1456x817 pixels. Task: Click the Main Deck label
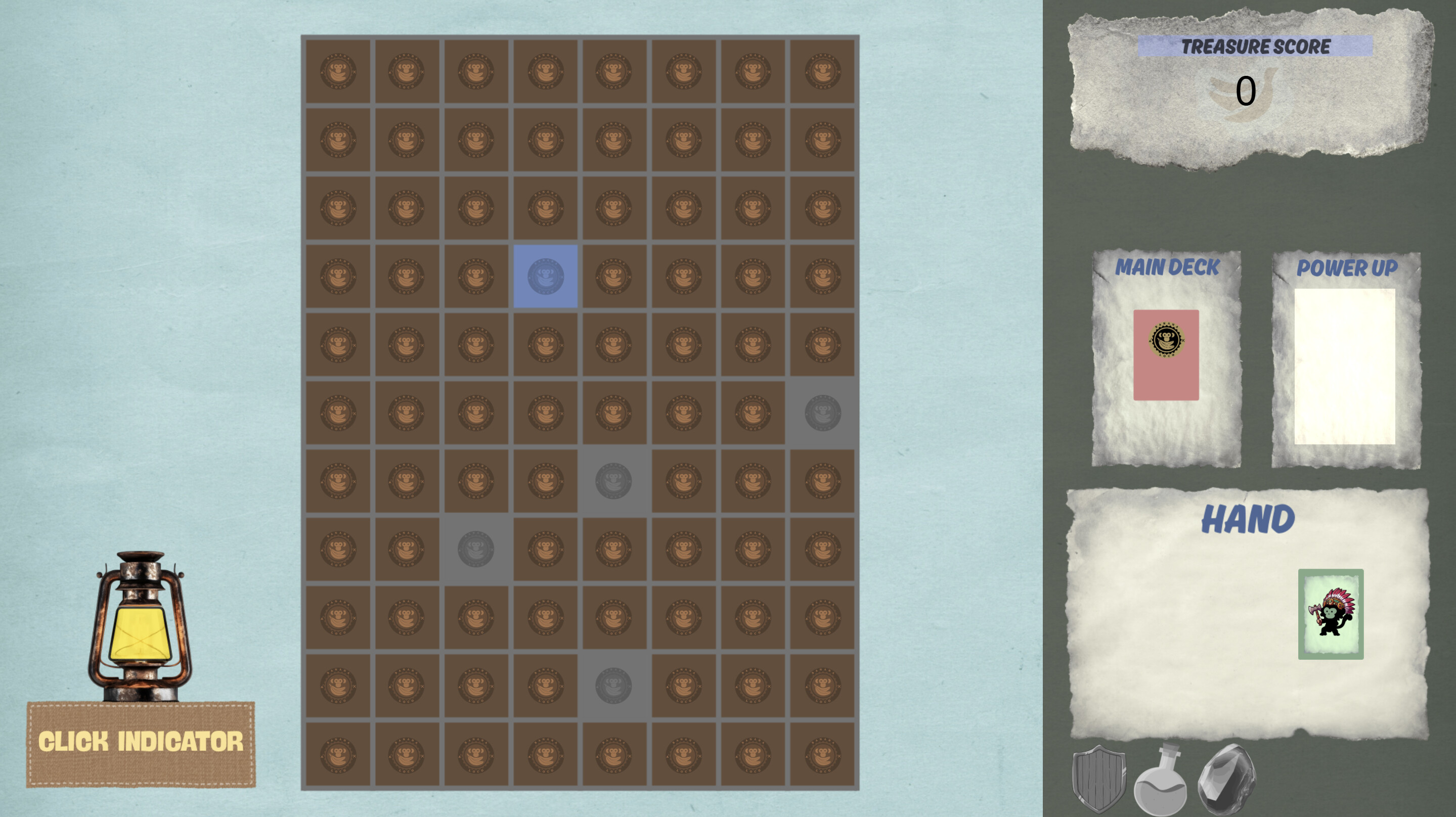coord(1167,266)
